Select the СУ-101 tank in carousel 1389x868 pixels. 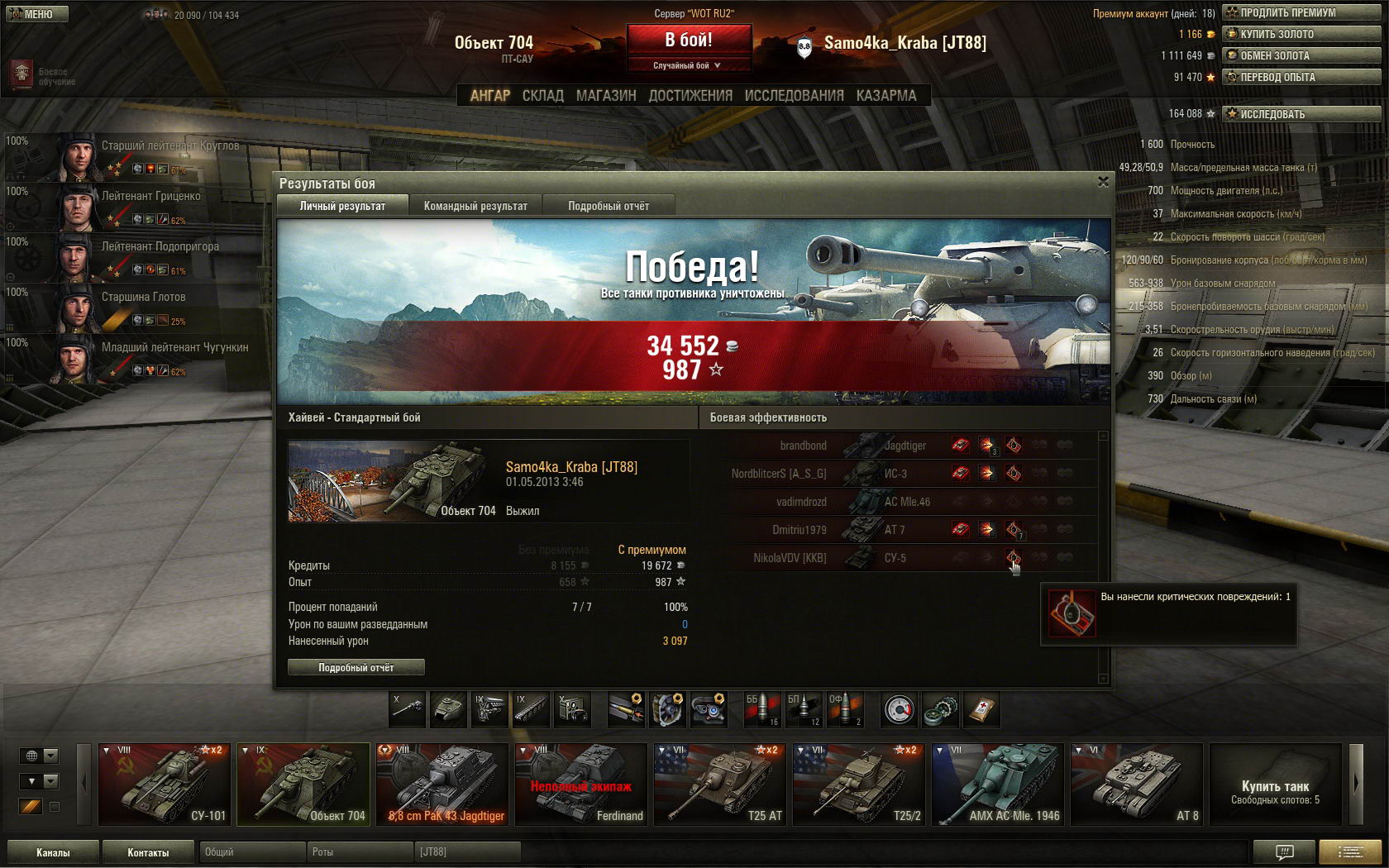click(x=163, y=784)
